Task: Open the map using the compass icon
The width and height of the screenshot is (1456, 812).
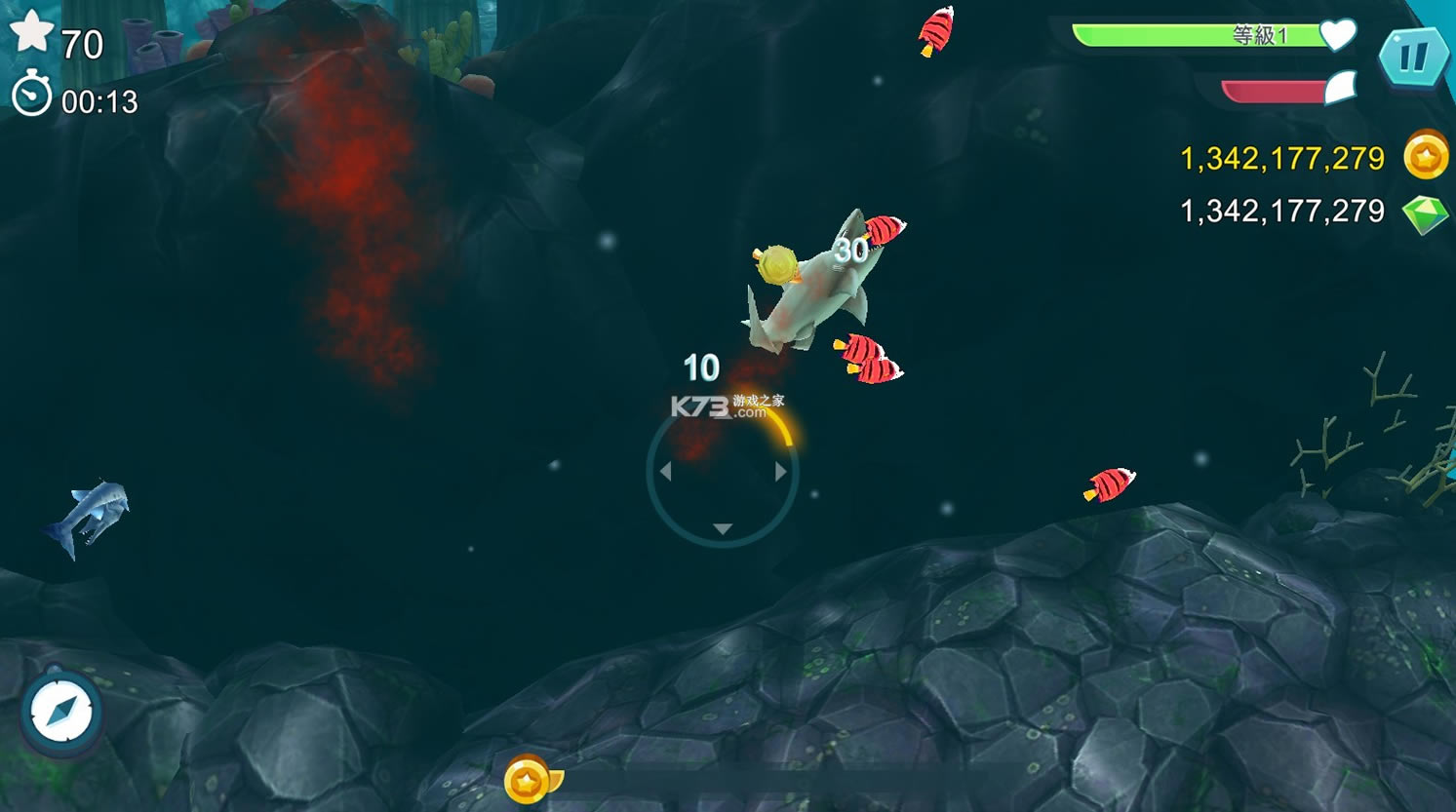Action: point(62,711)
